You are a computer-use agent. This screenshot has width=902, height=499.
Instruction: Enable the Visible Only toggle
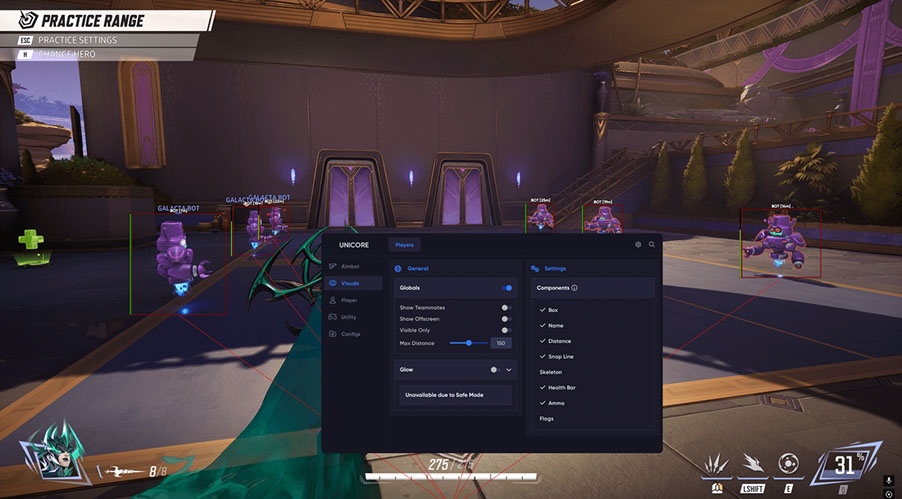pos(507,330)
